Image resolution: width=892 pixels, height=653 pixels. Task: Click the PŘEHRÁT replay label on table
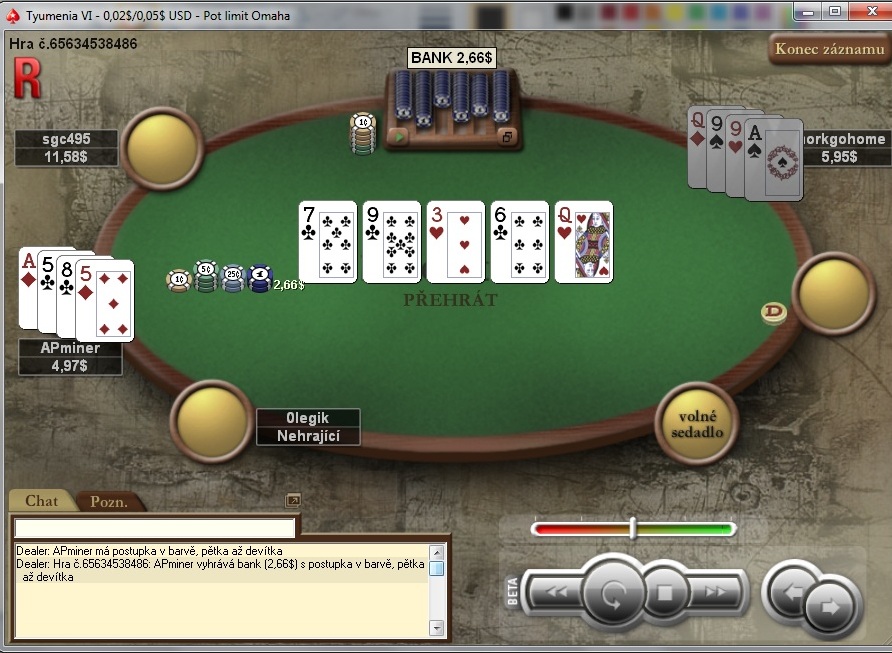451,299
